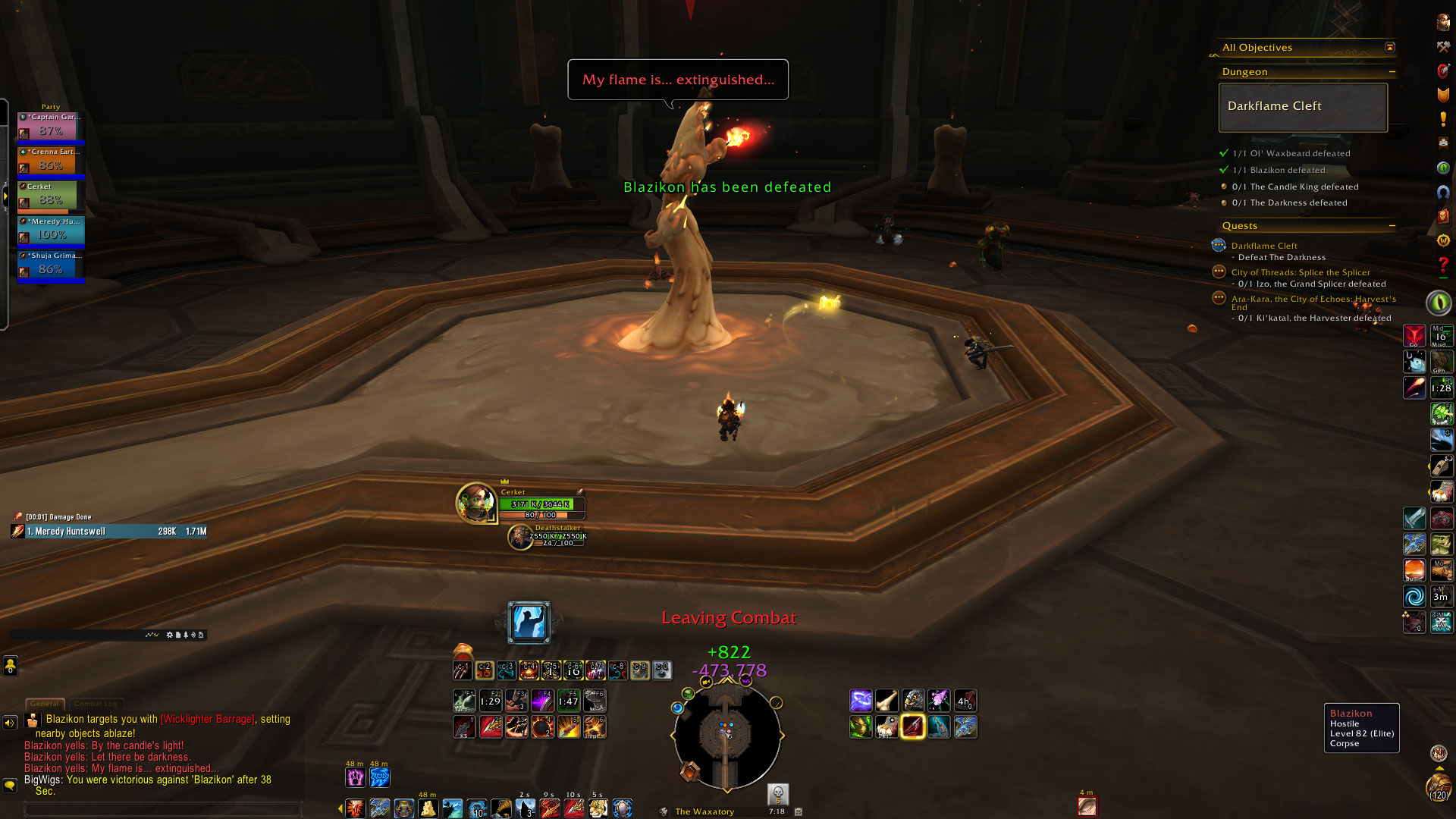
Task: Open the General chat tab
Action: (x=45, y=704)
